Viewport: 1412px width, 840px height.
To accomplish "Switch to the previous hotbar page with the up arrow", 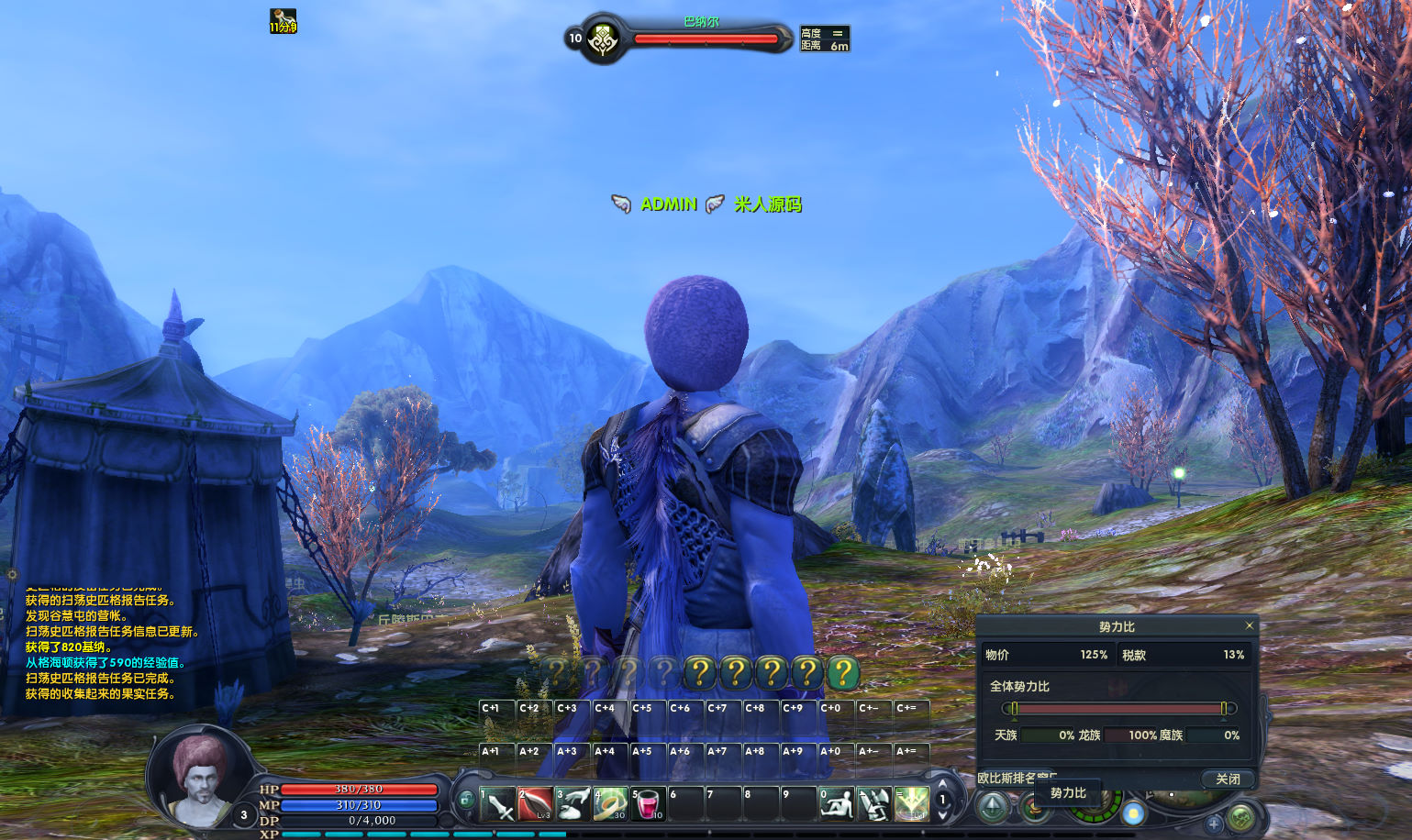I will pos(942,784).
